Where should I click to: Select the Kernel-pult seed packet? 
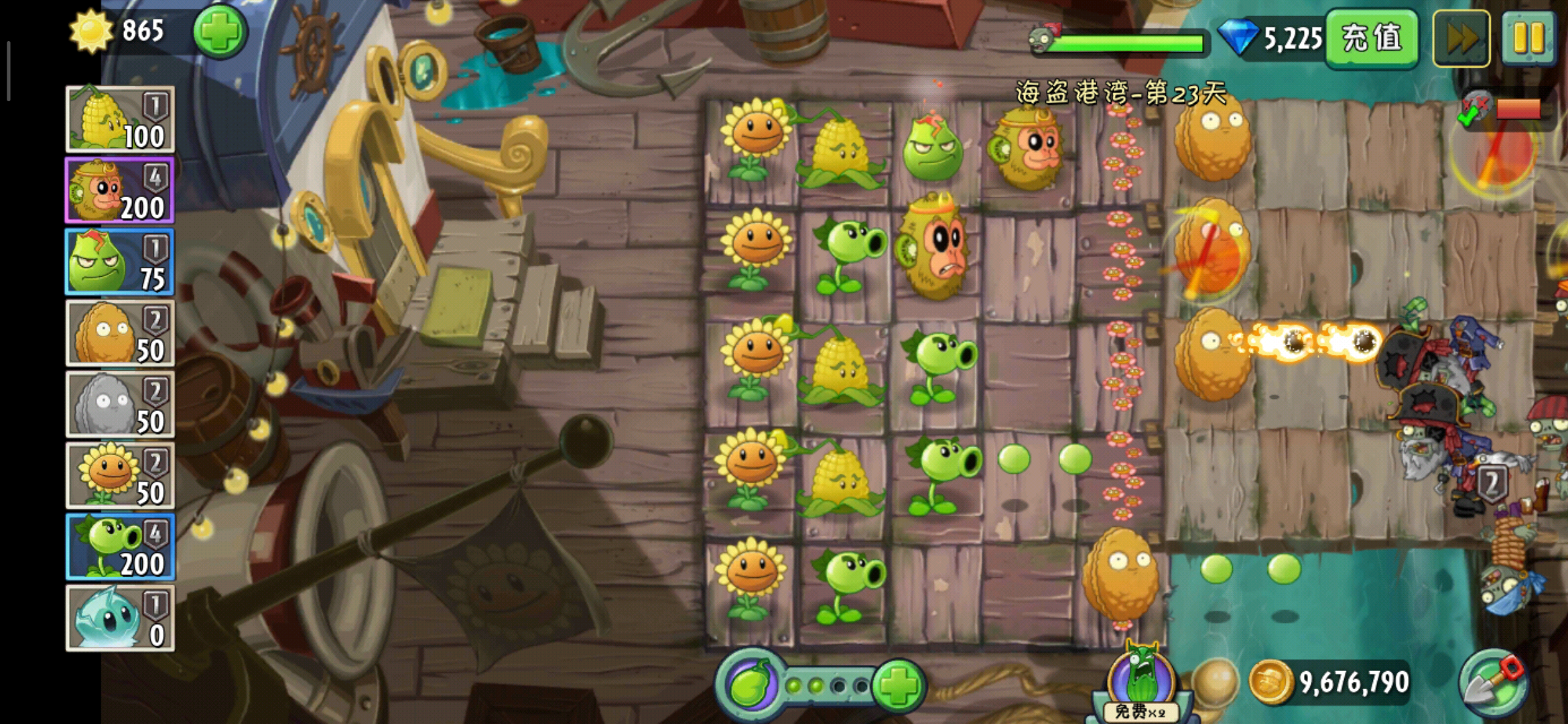tap(120, 119)
